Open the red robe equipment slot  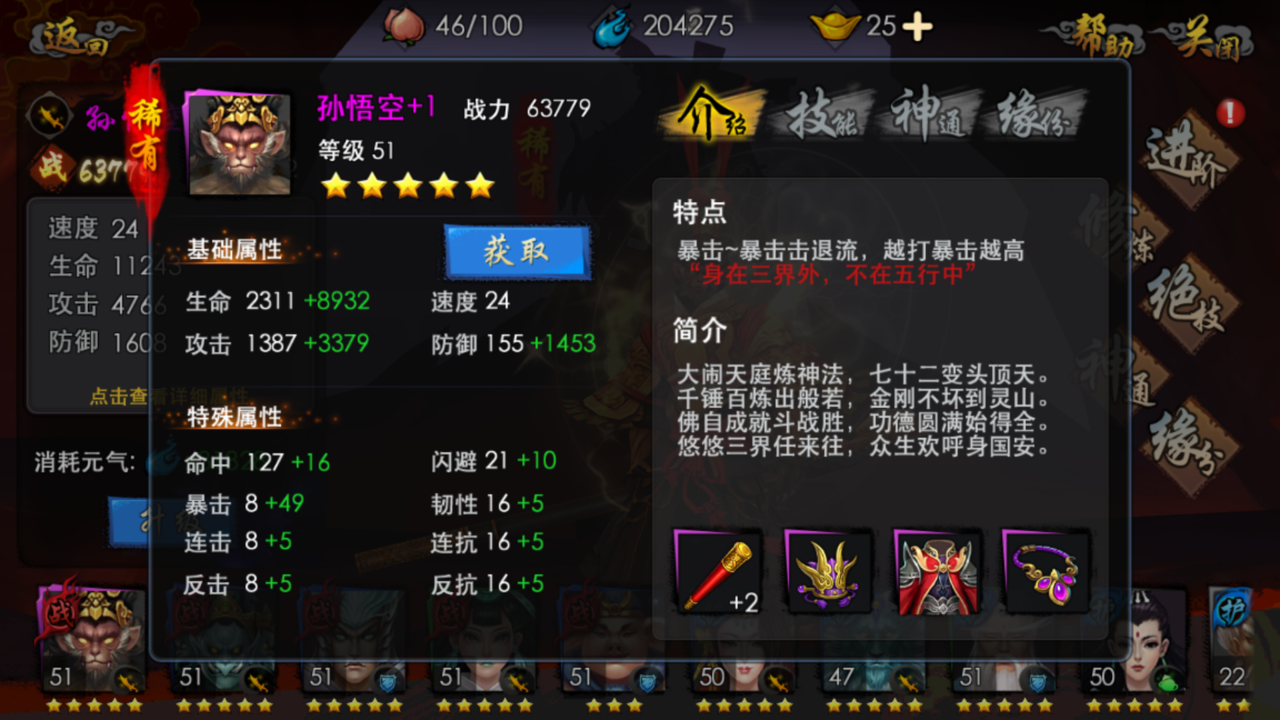click(x=937, y=572)
